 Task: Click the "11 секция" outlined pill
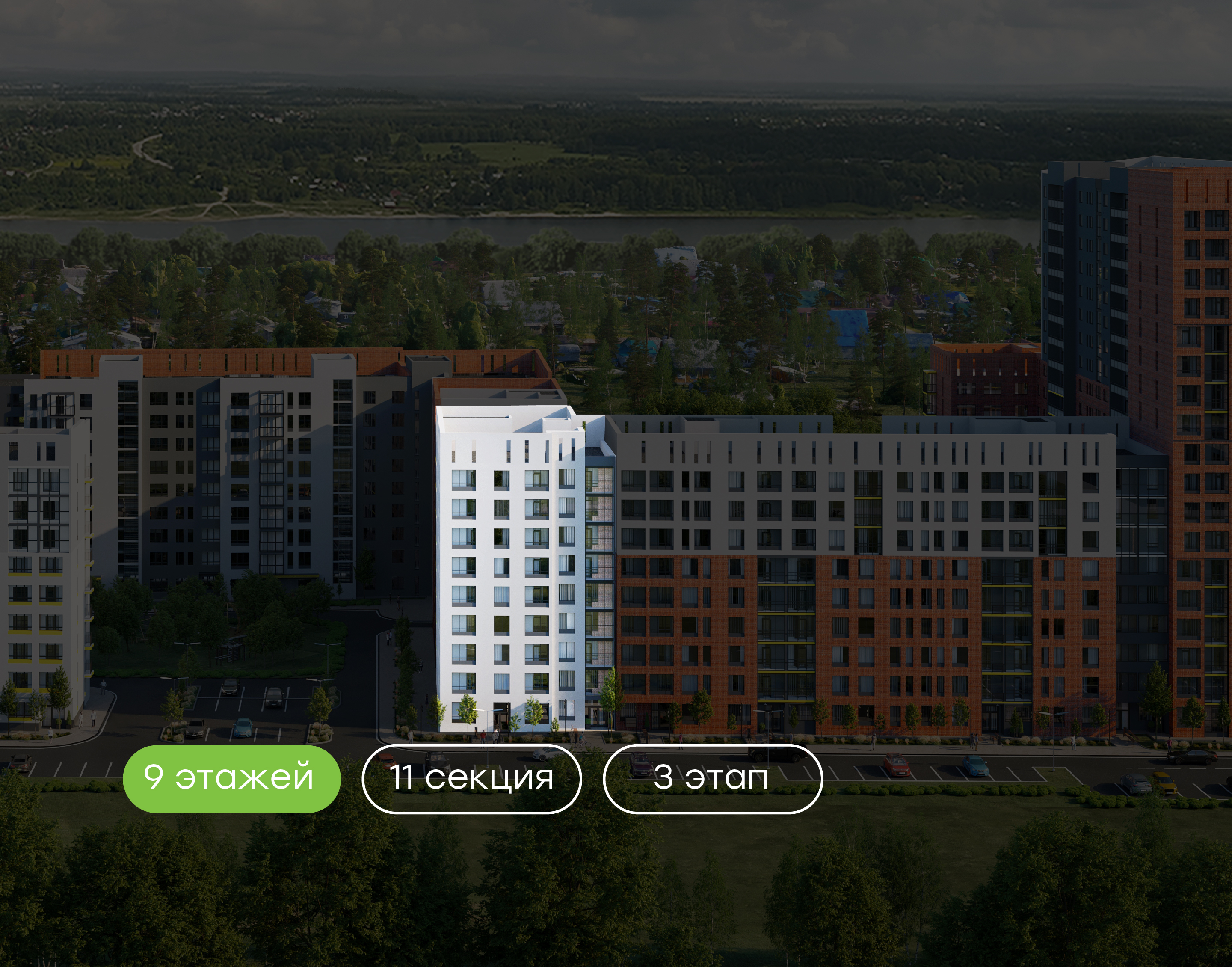(x=471, y=778)
